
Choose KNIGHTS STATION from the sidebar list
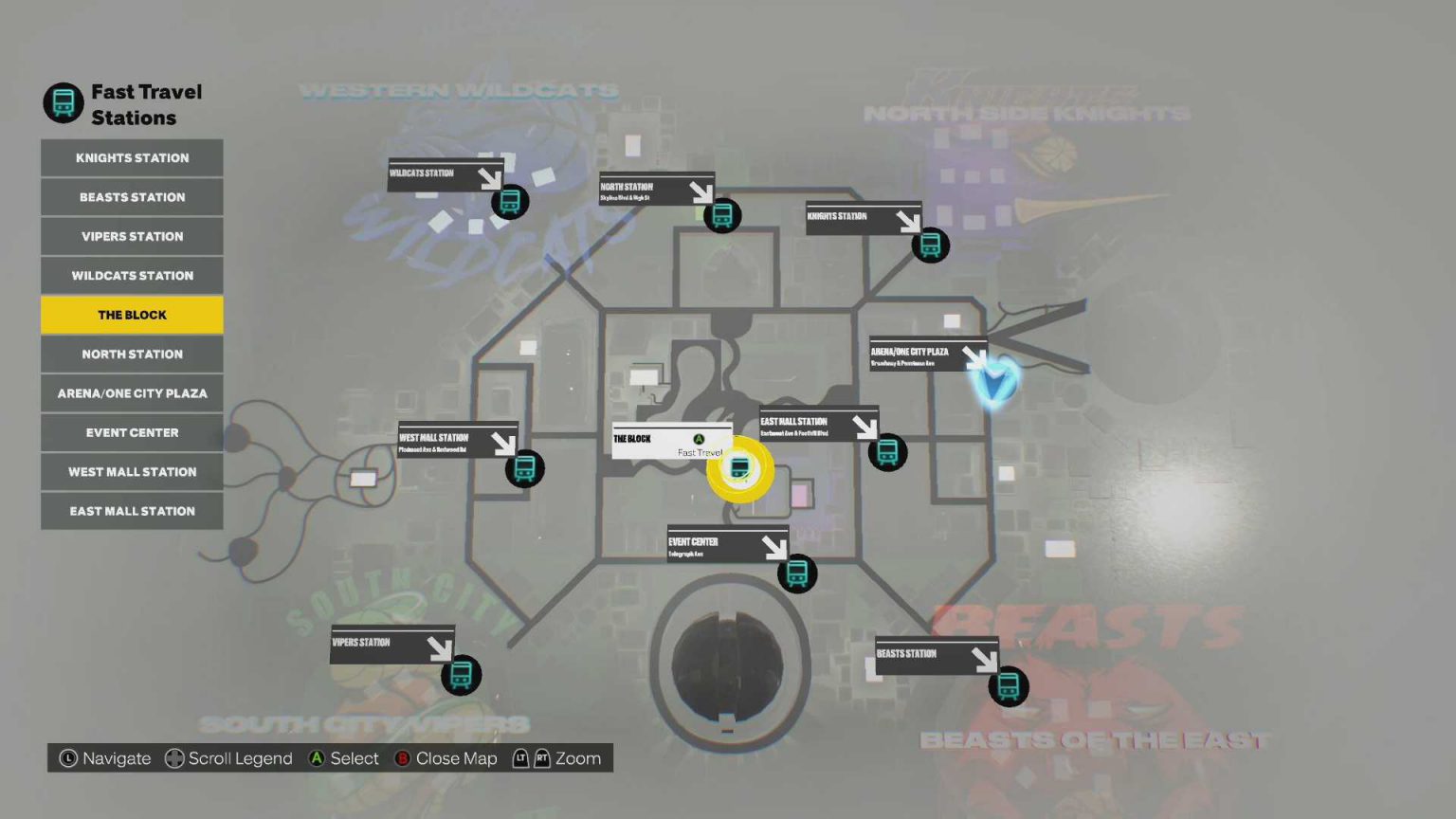[x=131, y=157]
